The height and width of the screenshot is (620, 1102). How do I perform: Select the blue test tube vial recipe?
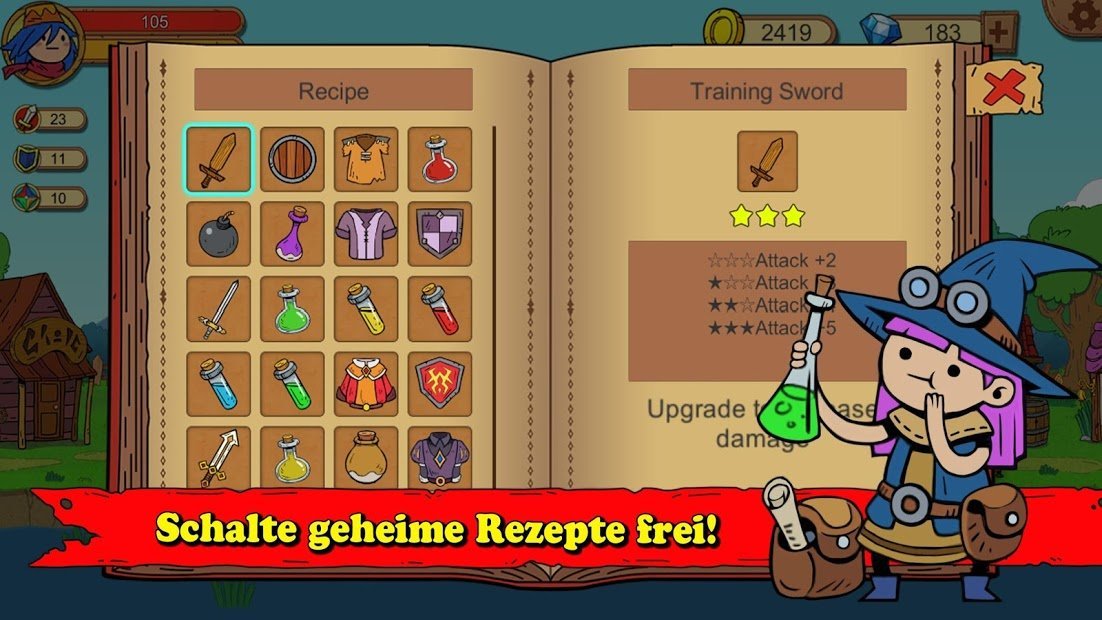(x=218, y=384)
